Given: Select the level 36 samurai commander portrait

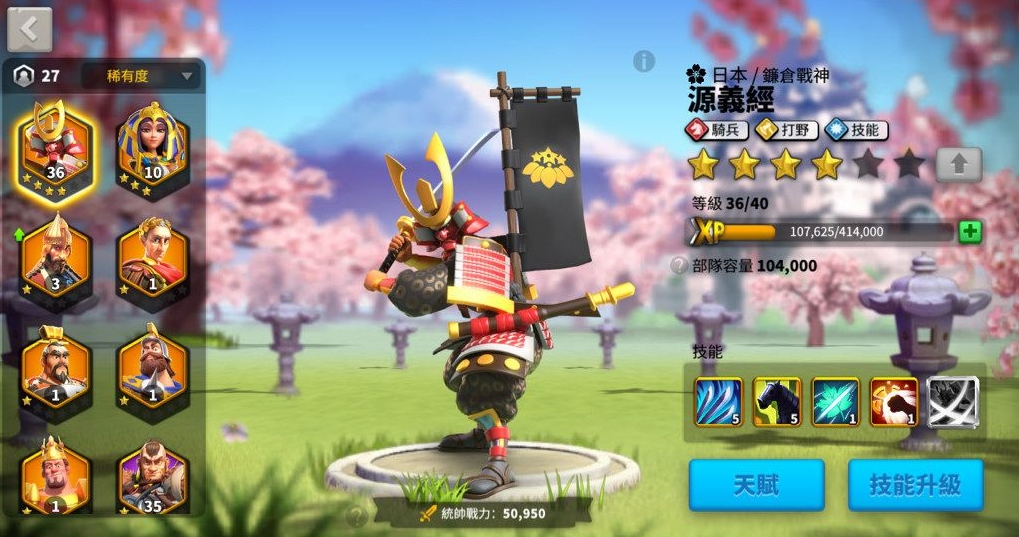Looking at the screenshot, I should point(55,152).
